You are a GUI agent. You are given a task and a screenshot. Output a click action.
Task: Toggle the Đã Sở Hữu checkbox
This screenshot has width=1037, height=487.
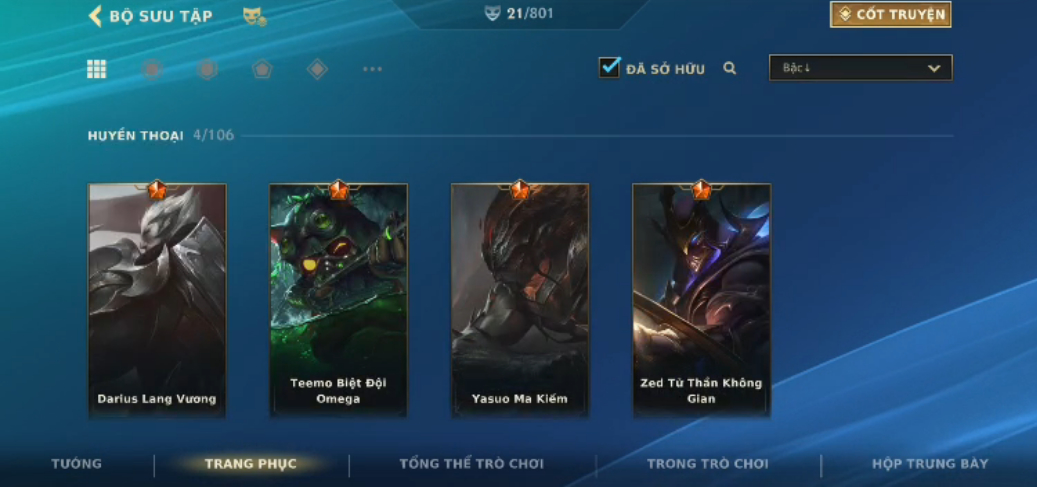(609, 68)
